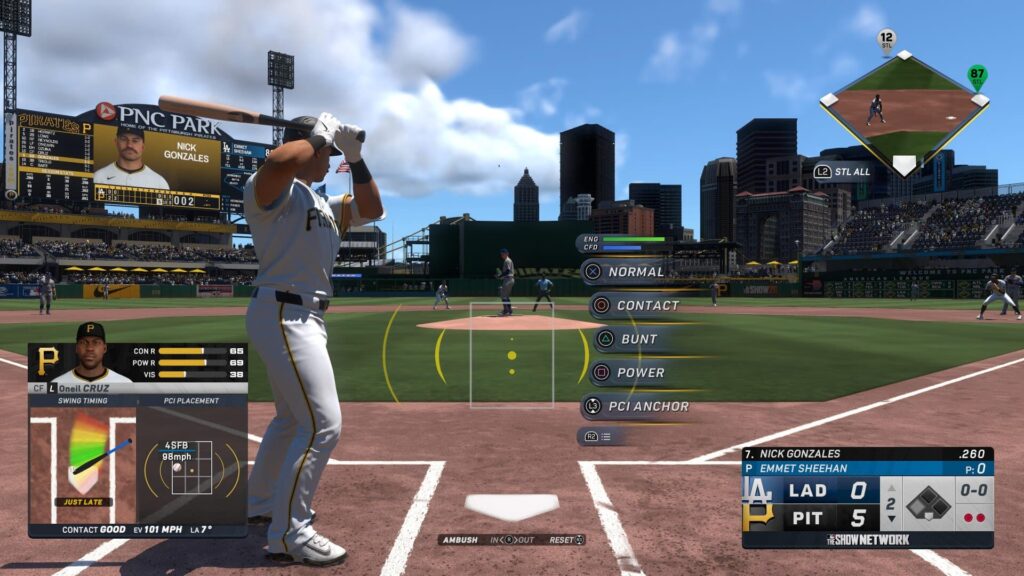This screenshot has height=576, width=1024.
Task: Activate the PCI Anchor option
Action: click(647, 406)
